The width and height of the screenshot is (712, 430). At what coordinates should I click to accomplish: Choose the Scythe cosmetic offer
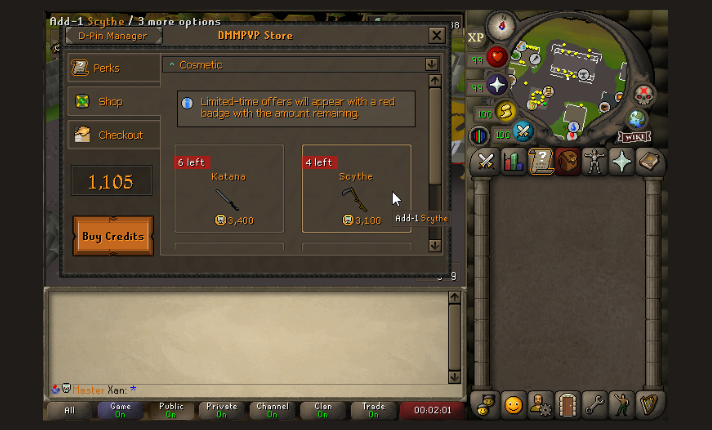pos(356,189)
